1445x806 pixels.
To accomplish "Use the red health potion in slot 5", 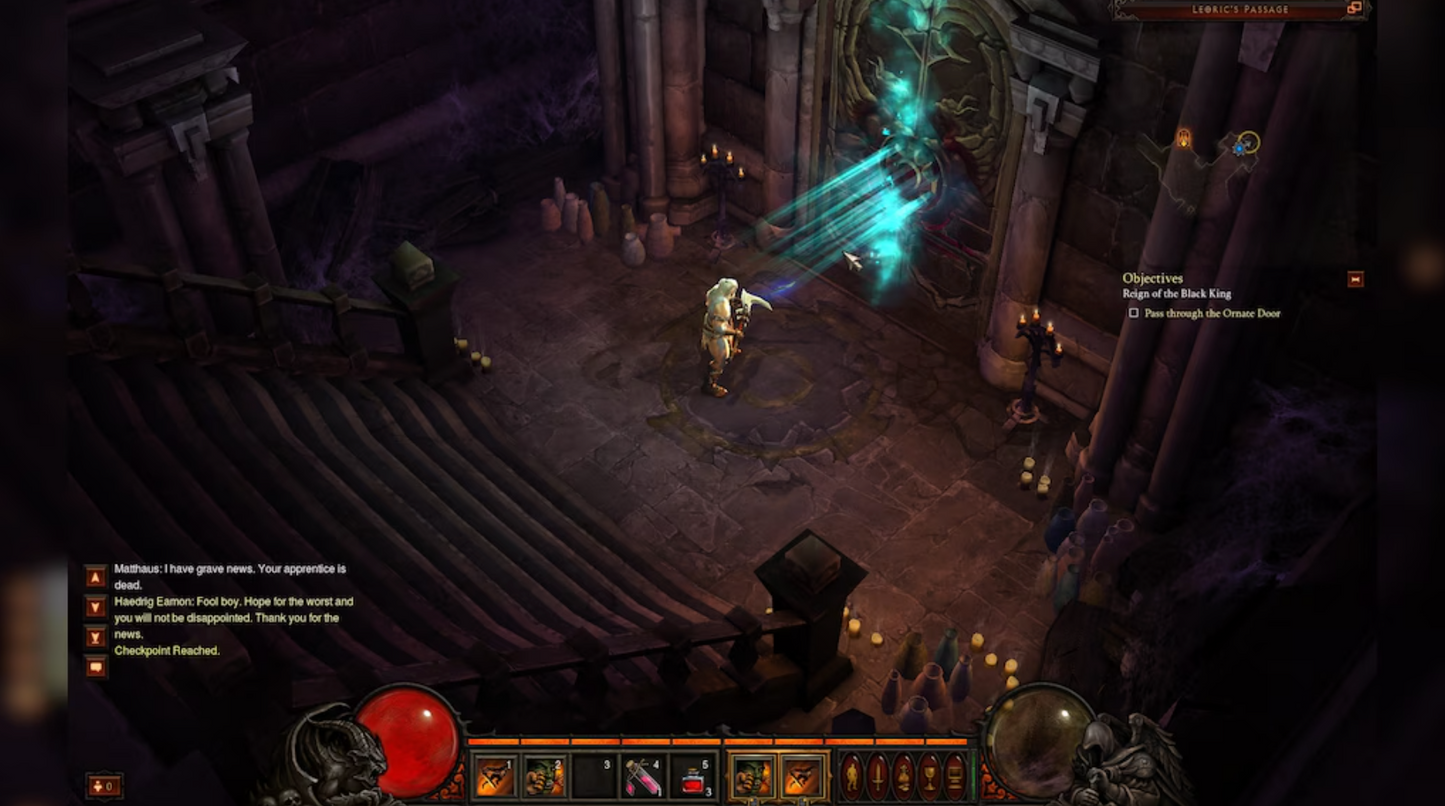I will [693, 777].
